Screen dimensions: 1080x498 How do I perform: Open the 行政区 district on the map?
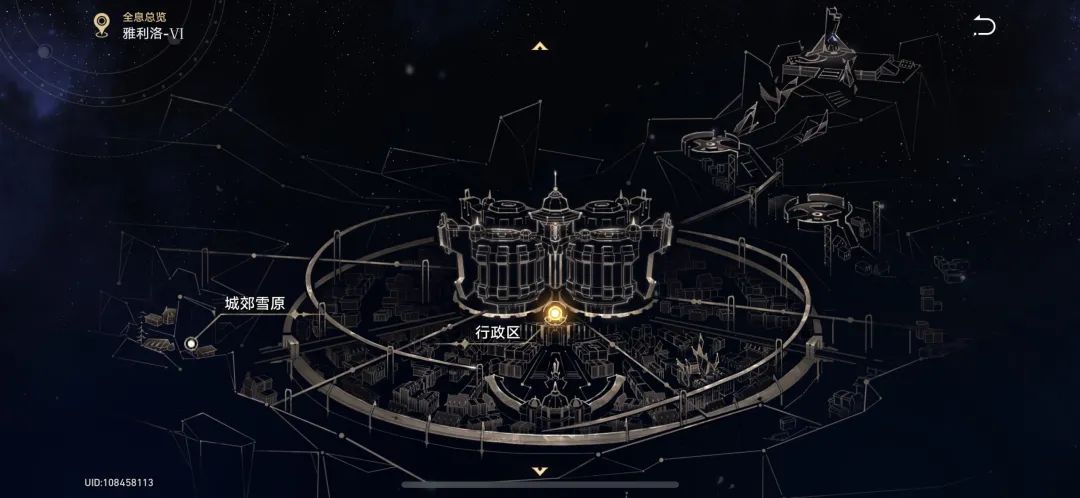[554, 316]
